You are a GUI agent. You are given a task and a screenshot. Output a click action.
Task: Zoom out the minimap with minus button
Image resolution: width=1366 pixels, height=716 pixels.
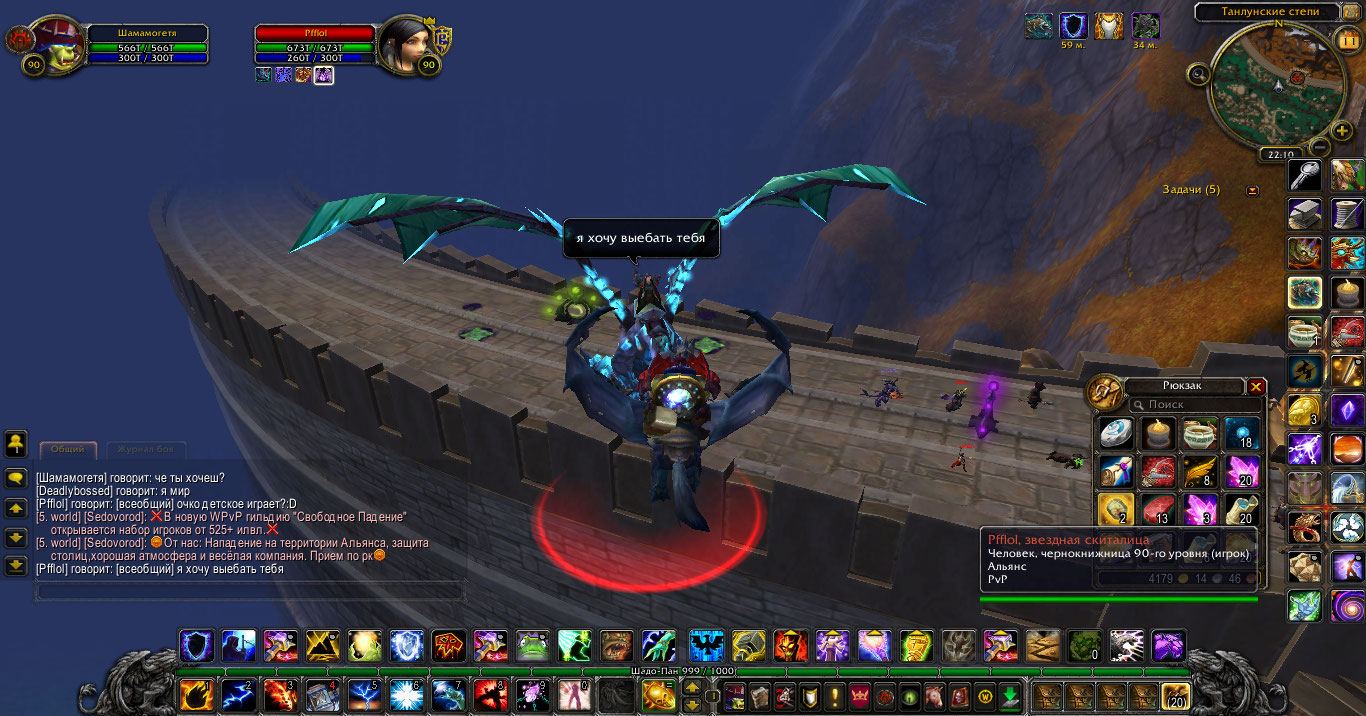point(1318,147)
